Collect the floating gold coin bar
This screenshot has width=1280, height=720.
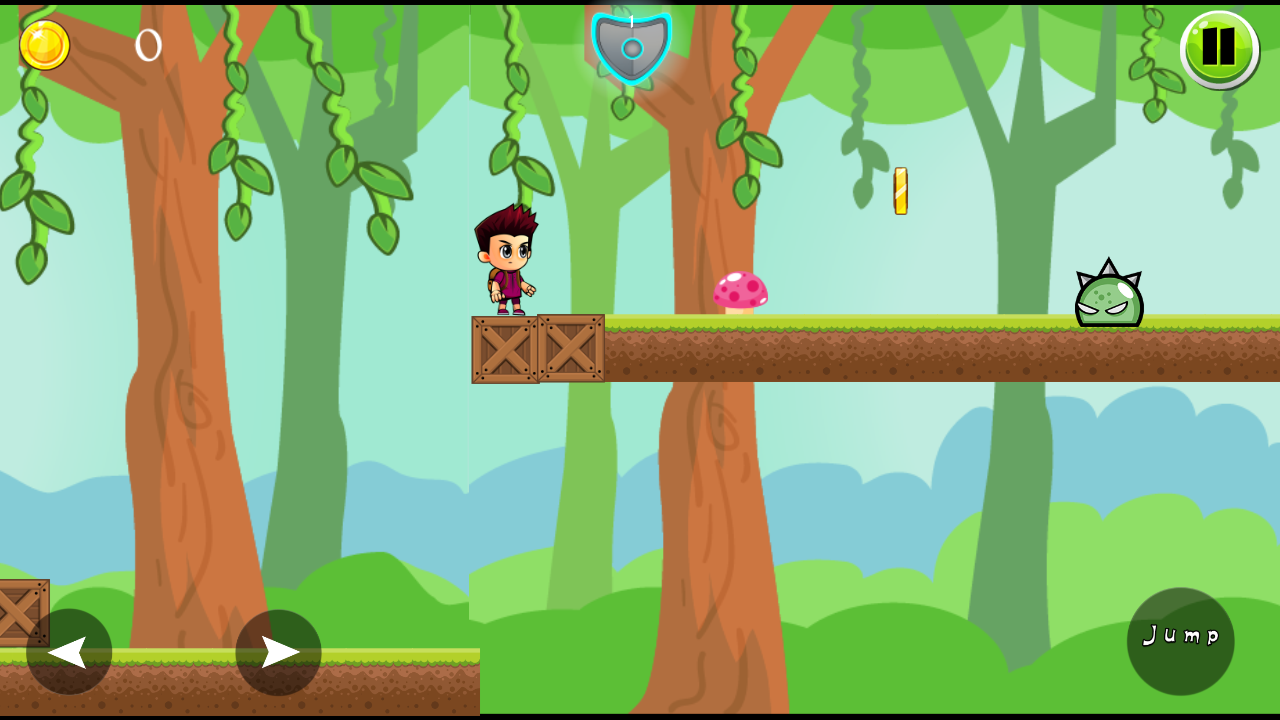tap(899, 188)
